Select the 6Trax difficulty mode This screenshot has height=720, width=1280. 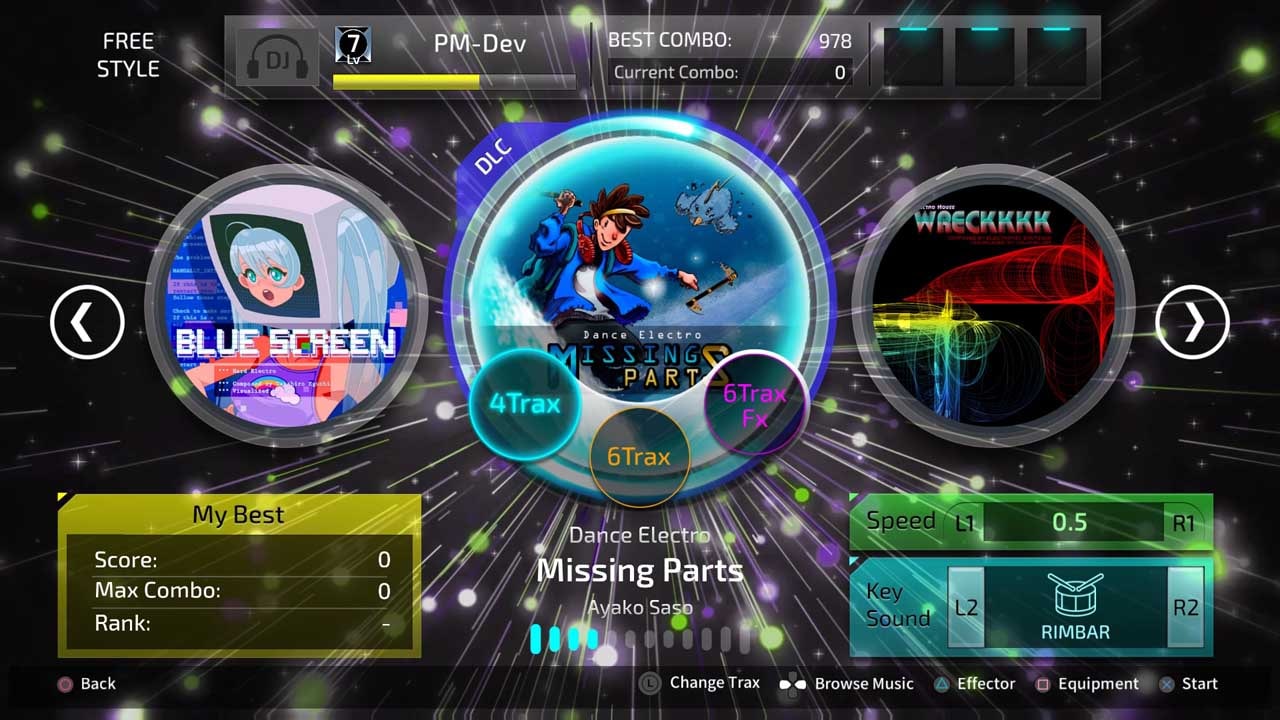(x=641, y=456)
